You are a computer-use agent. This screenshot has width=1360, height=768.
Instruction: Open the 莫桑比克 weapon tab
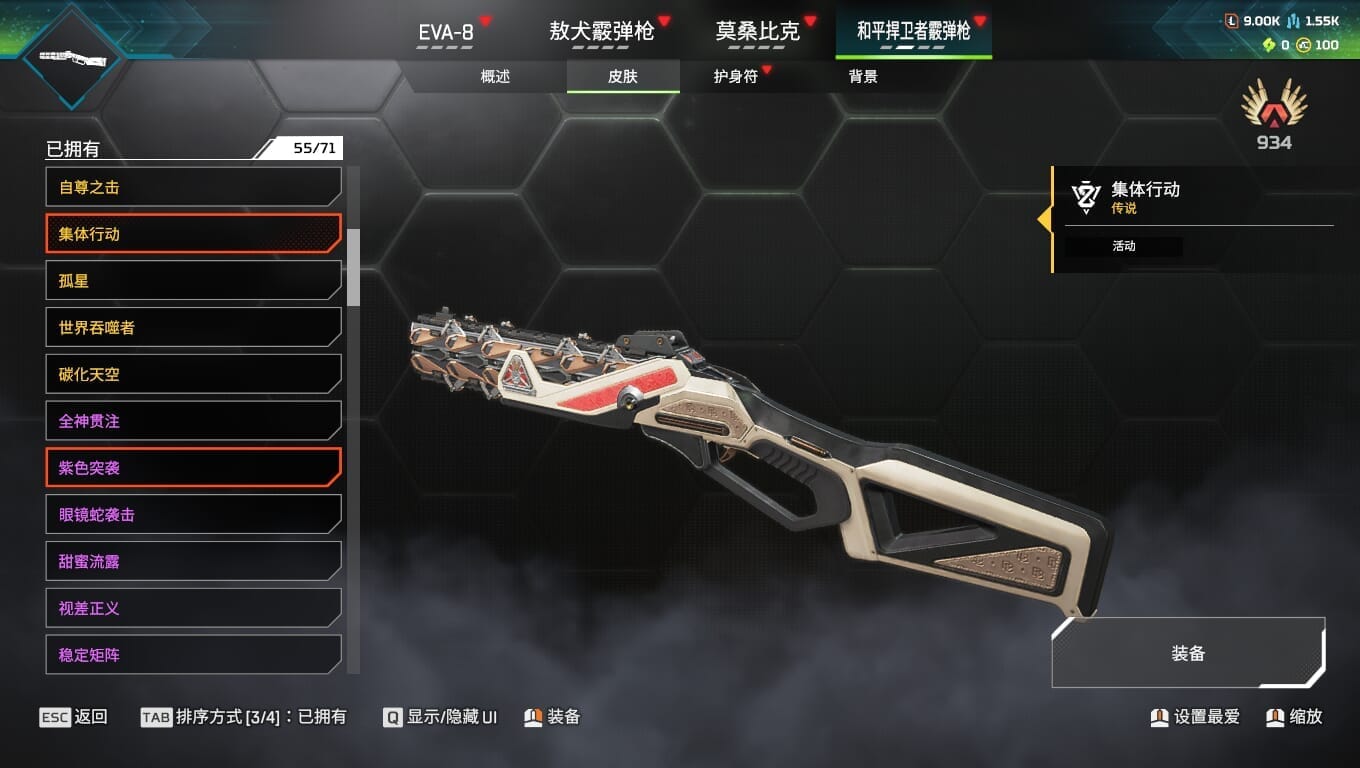[x=757, y=32]
